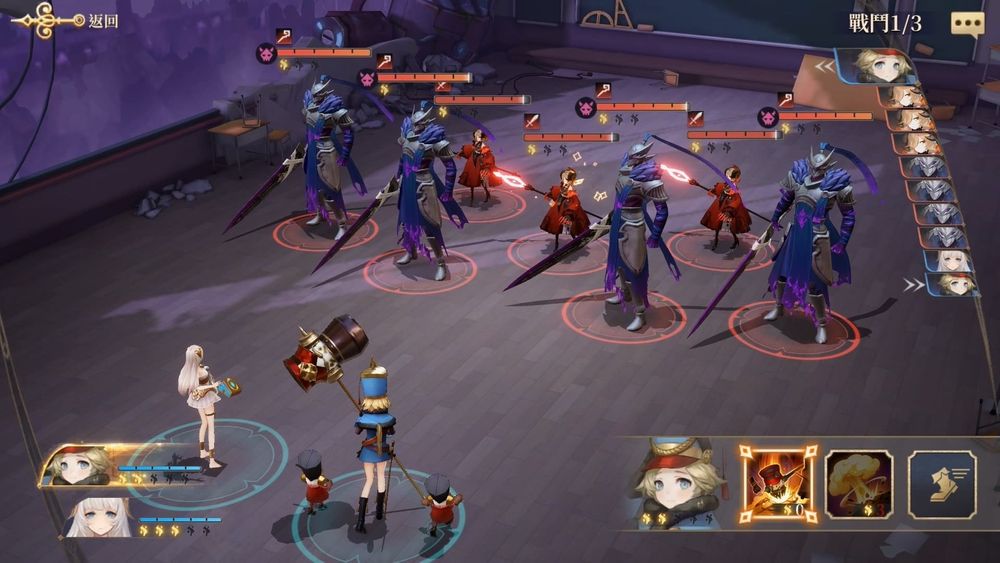Activate the mushroom cloud explosion skill
Viewport: 1000px width, 563px height.
pos(859,483)
